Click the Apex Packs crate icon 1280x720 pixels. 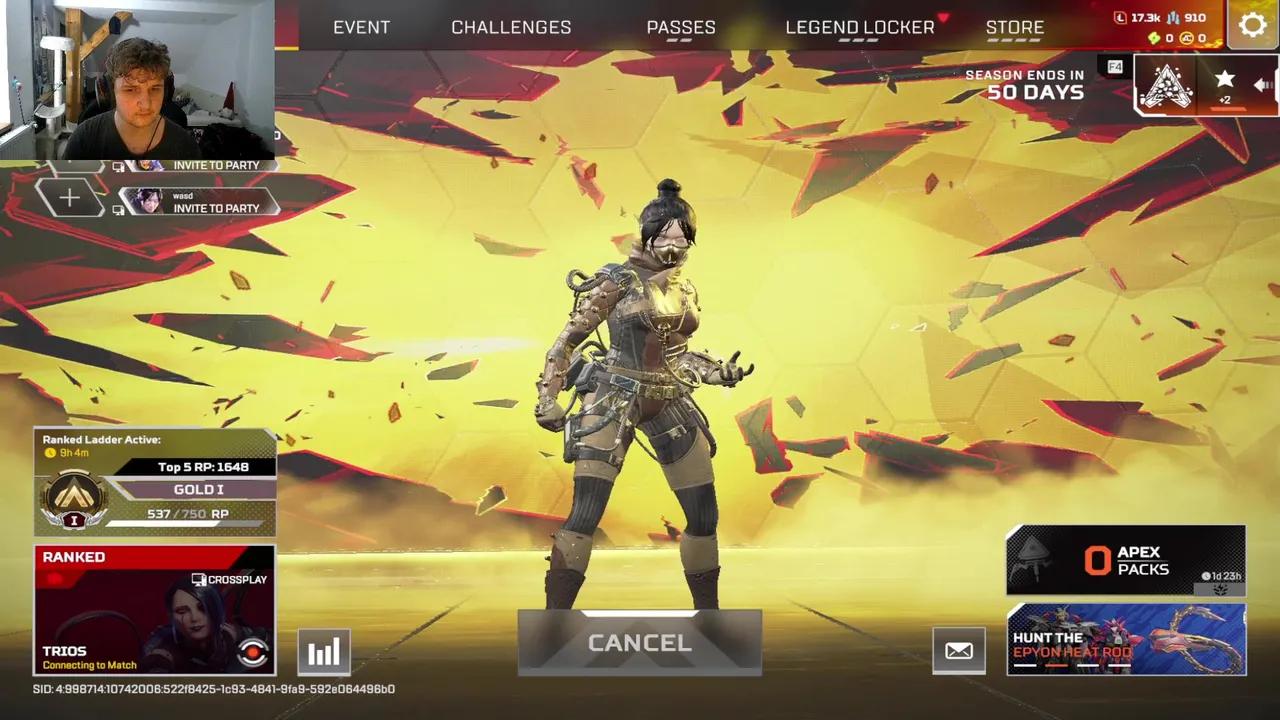click(1032, 557)
